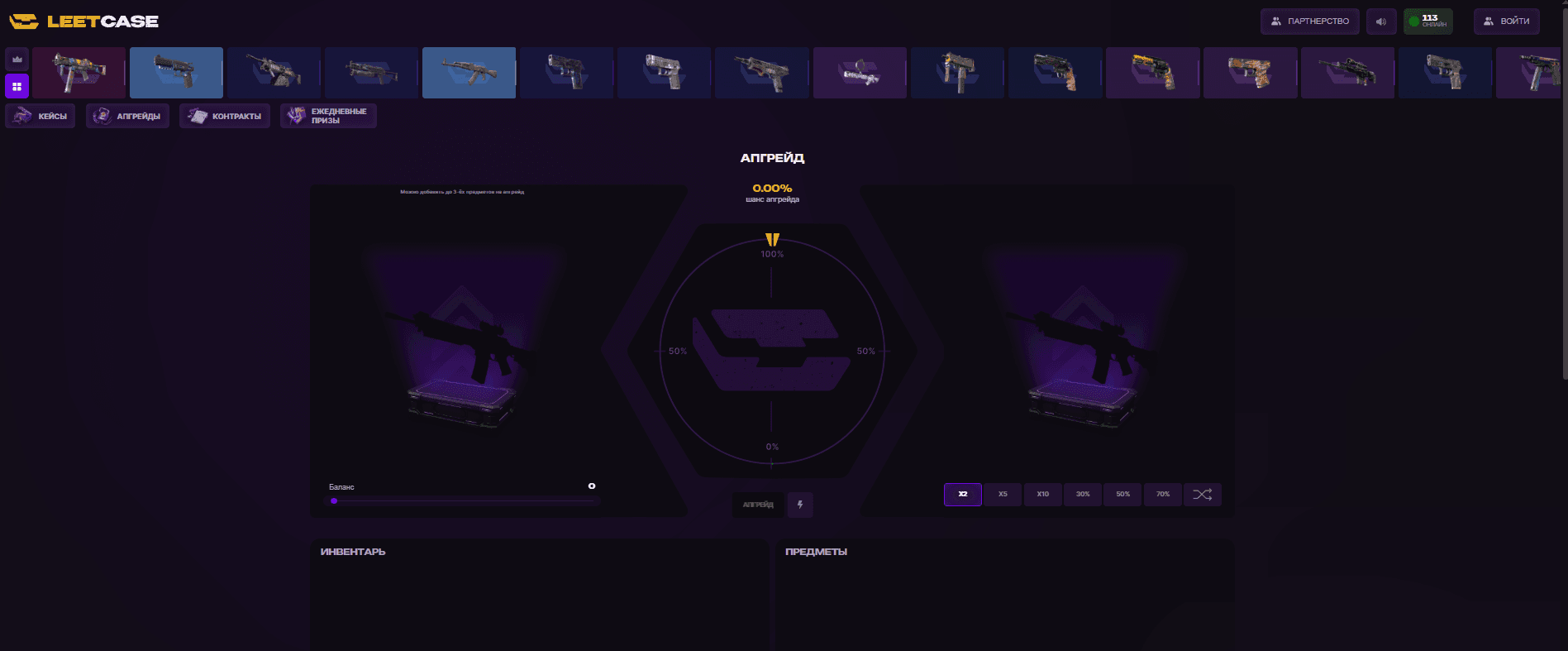Pick the X10 multiplier
This screenshot has height=651, width=1568.
click(1043, 495)
